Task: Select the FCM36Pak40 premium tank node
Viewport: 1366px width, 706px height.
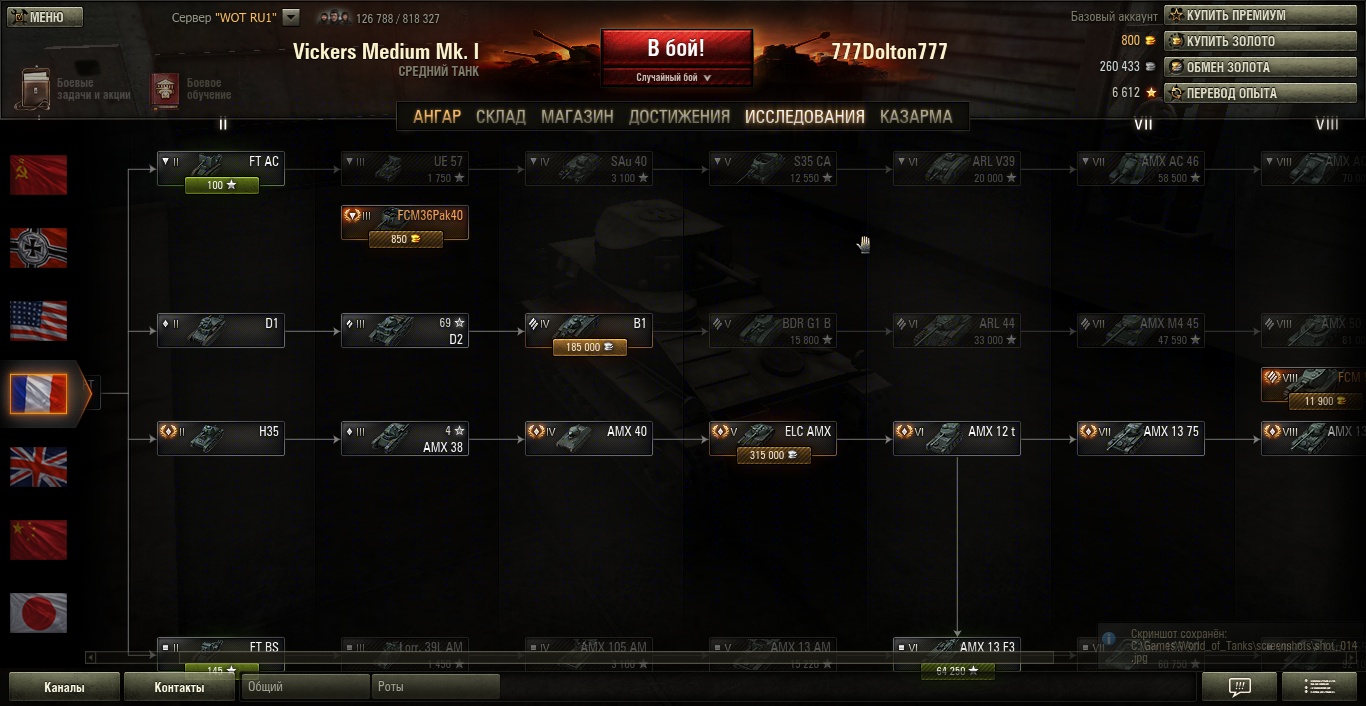Action: (404, 216)
